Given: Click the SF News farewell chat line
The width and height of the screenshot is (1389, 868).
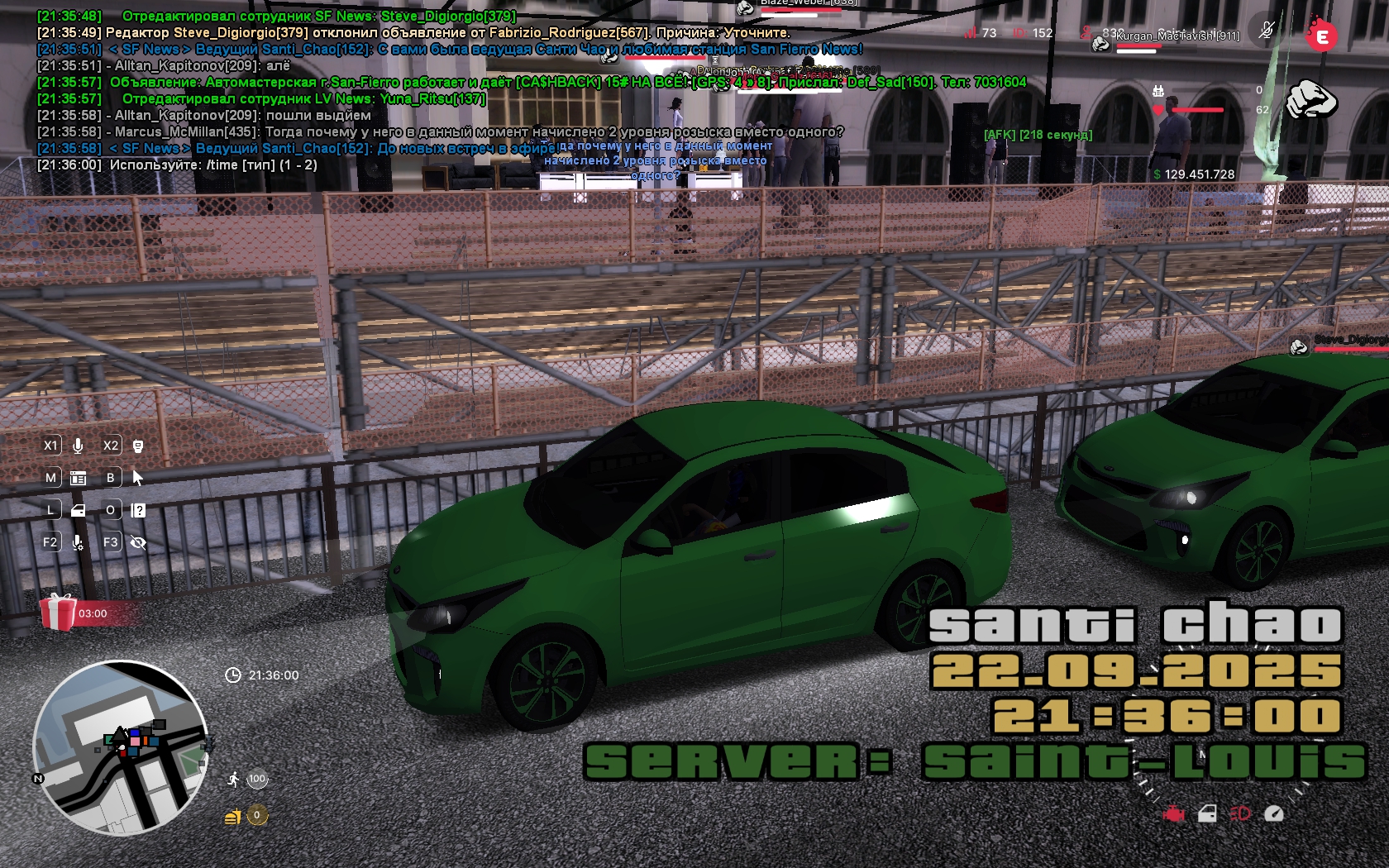Looking at the screenshot, I should [x=298, y=149].
